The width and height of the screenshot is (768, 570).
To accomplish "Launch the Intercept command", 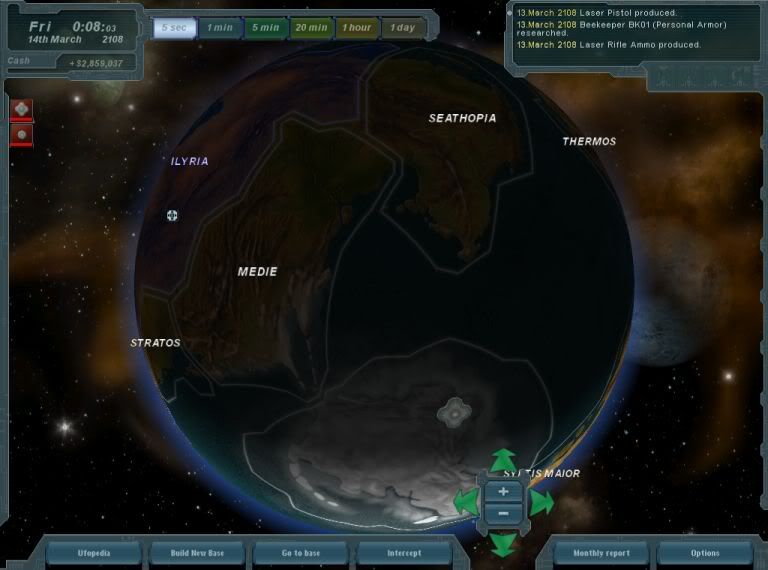I will click(x=404, y=553).
